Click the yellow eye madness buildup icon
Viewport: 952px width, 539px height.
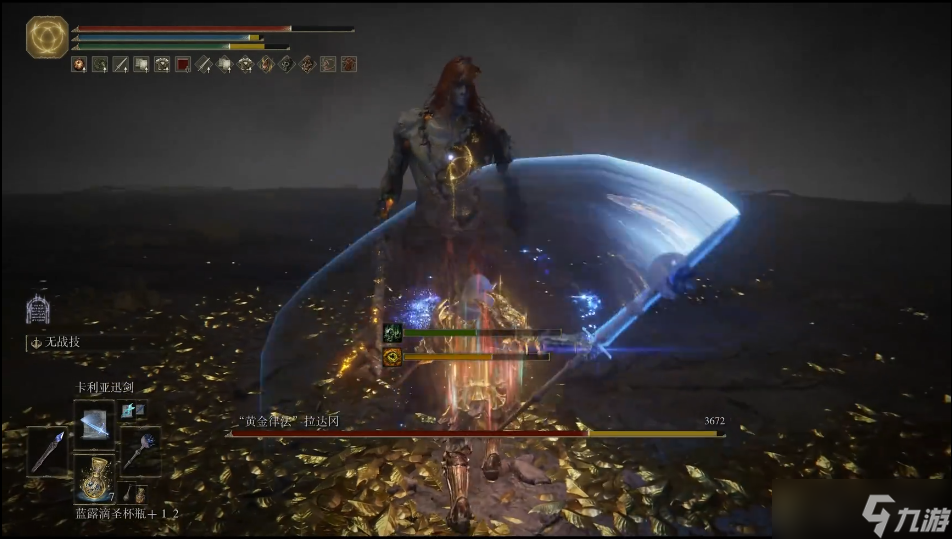click(x=392, y=356)
